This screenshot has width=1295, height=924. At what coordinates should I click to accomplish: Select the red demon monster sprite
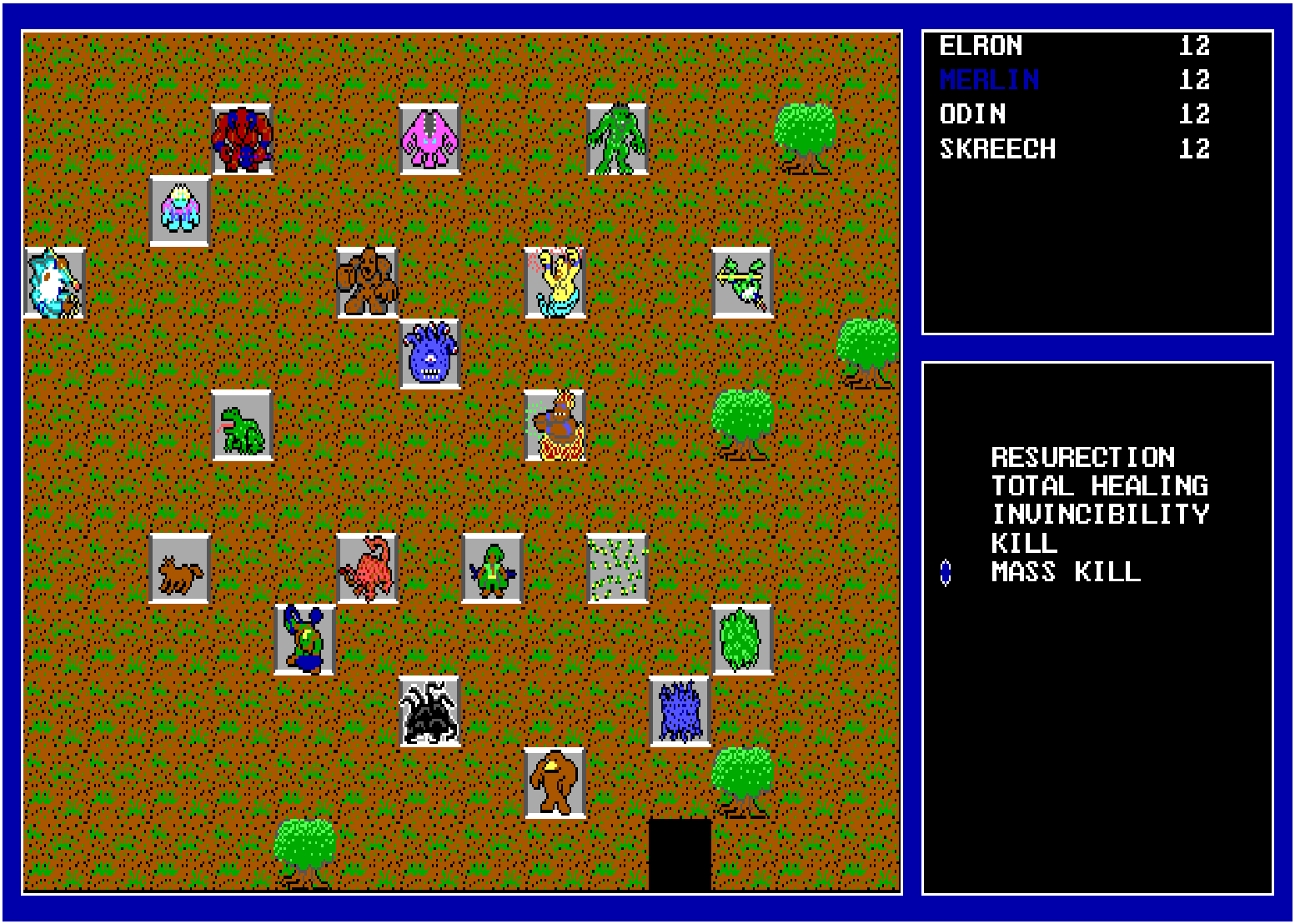pyautogui.click(x=243, y=138)
